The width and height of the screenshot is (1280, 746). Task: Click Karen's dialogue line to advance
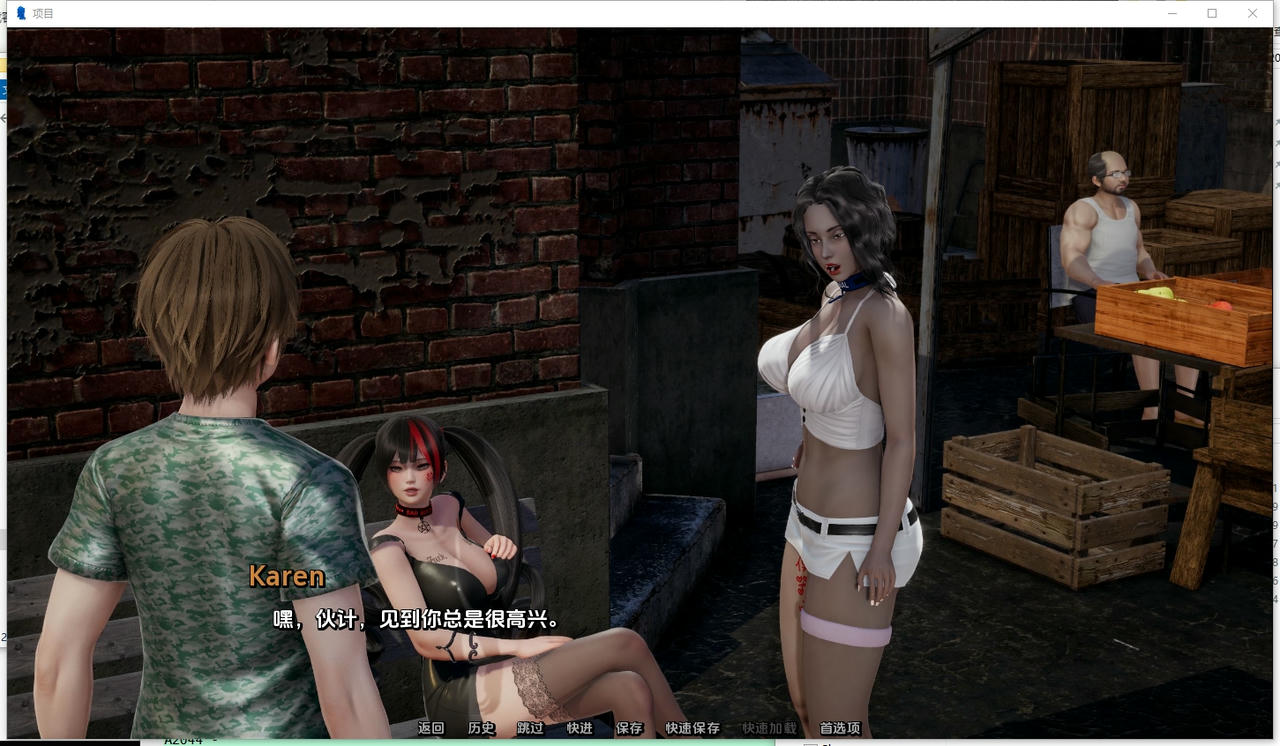pos(419,620)
